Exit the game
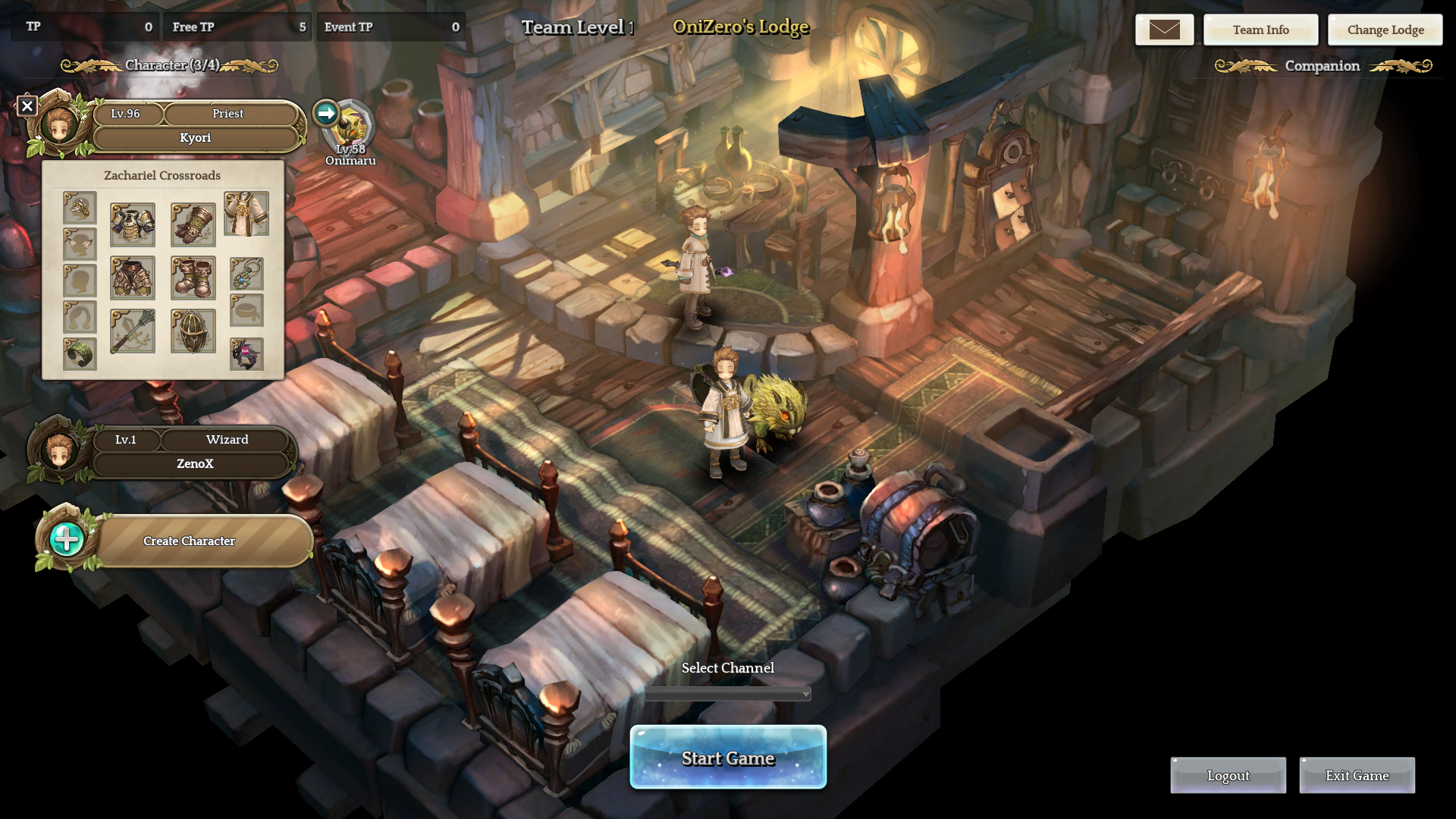Viewport: 1456px width, 819px height. click(1357, 775)
